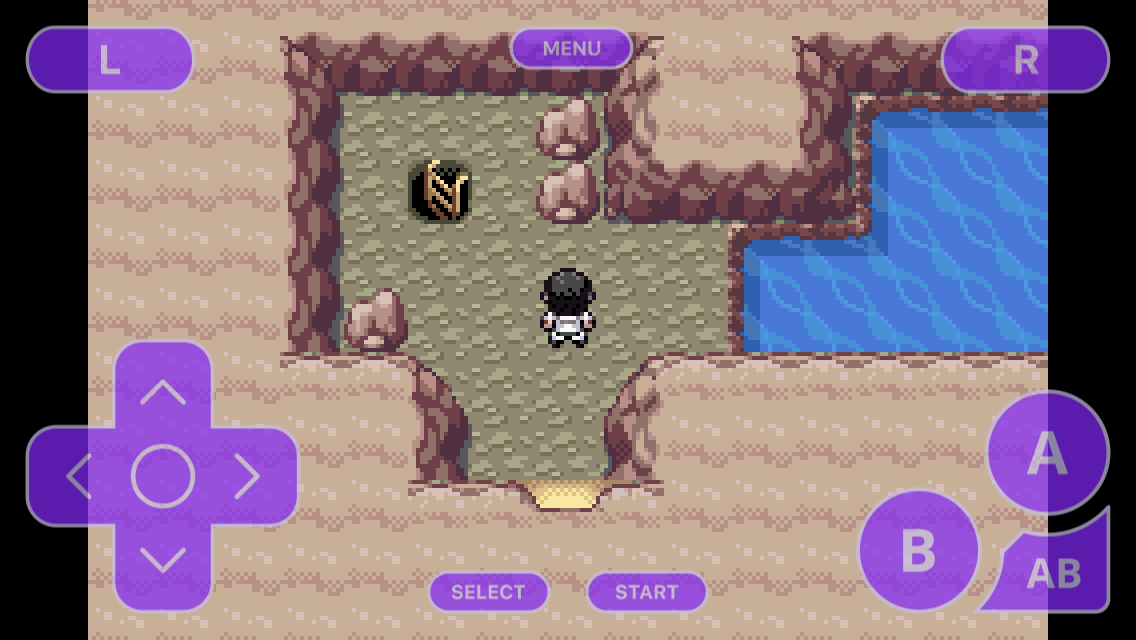Tap the B action button

click(918, 549)
